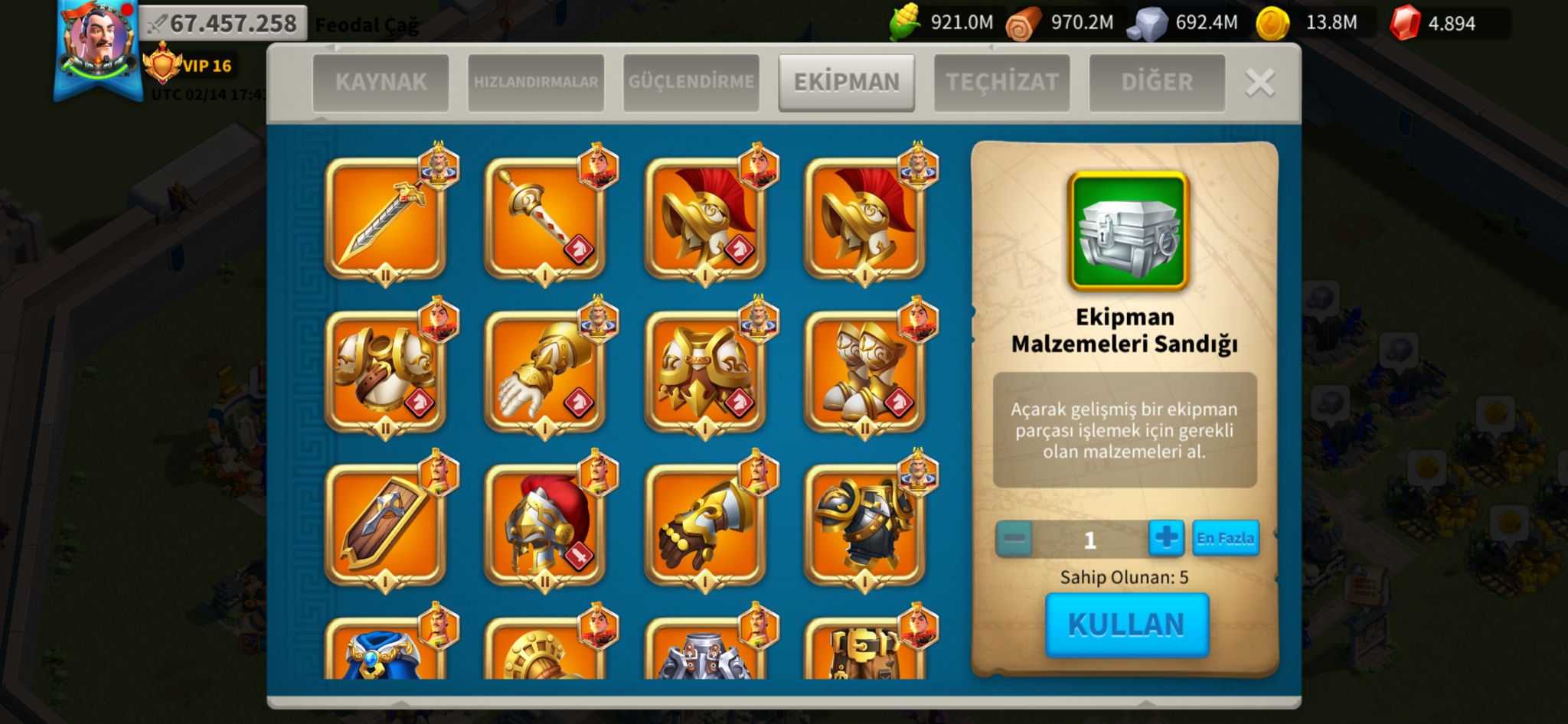The height and width of the screenshot is (724, 1568).
Task: Select the black and gold chest armor
Action: pyautogui.click(x=864, y=526)
